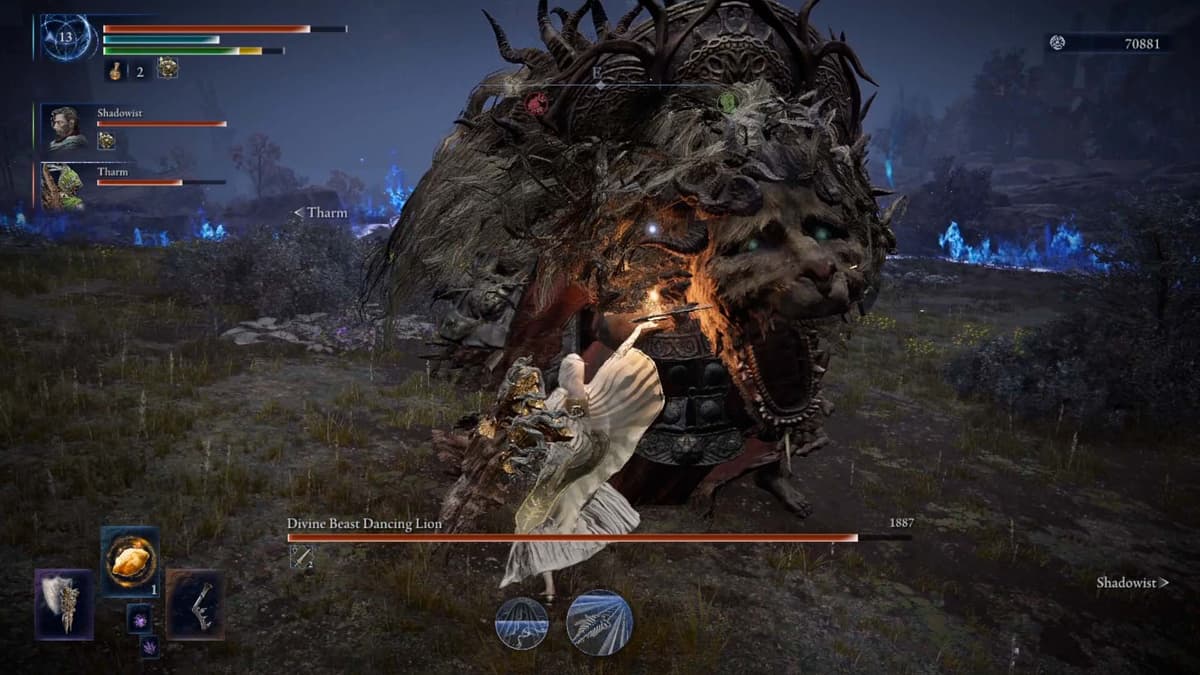Click the upper small purple crystal slot
Image resolution: width=1200 pixels, height=675 pixels.
tap(139, 618)
